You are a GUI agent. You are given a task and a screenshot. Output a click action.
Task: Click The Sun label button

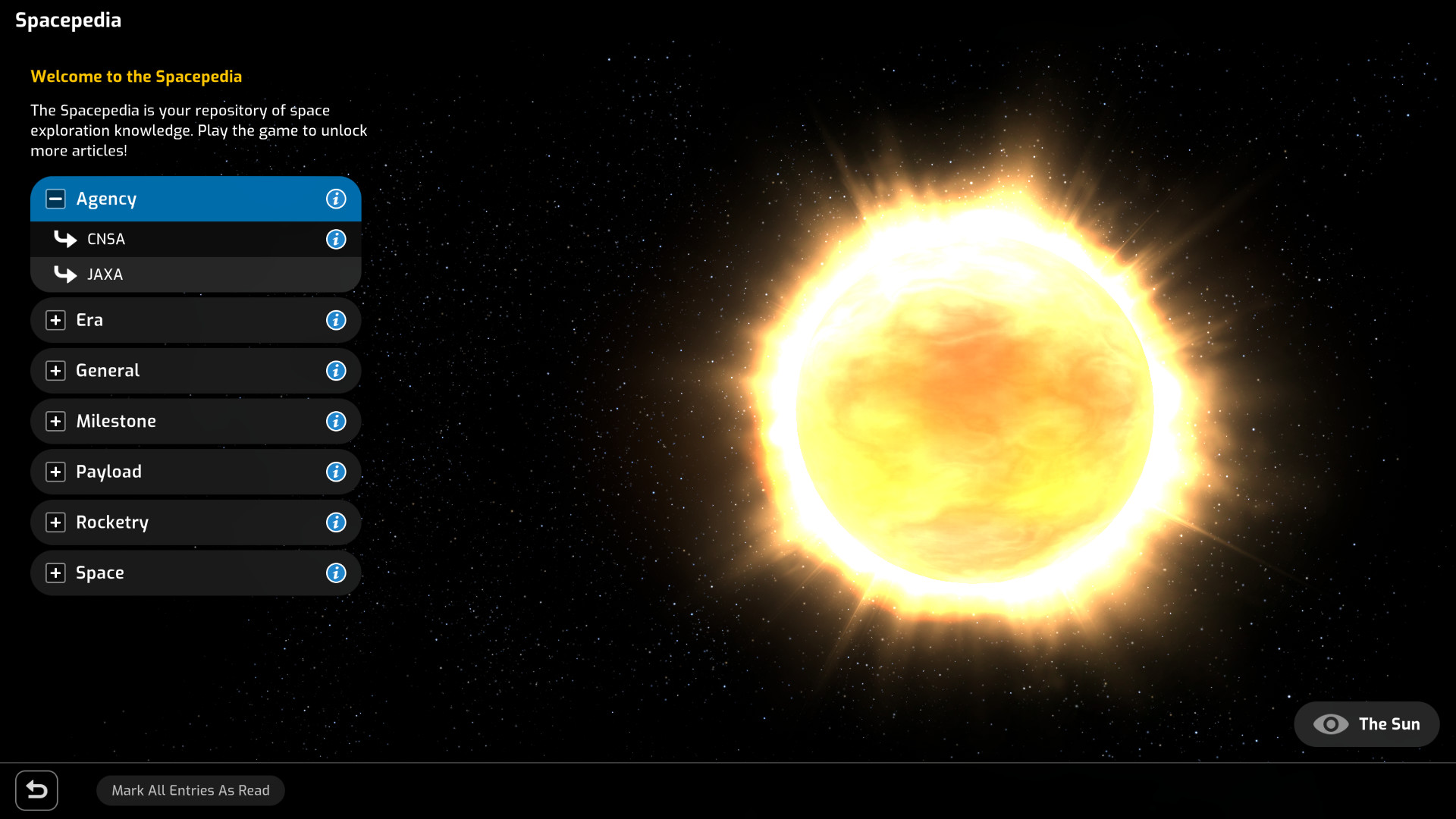1390,724
